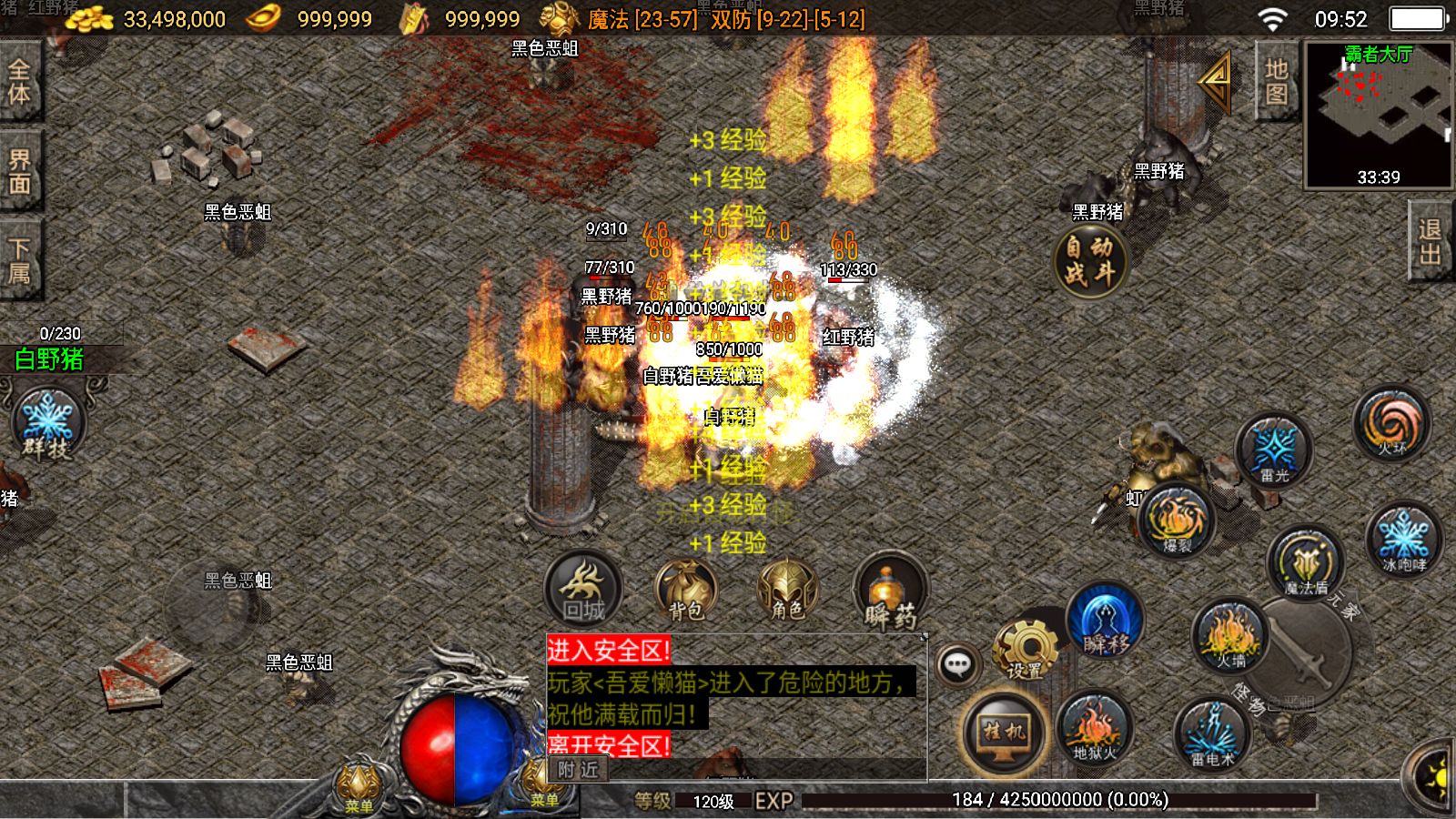Select the 全体 tab
Image resolution: width=1456 pixels, height=819 pixels.
(19, 82)
